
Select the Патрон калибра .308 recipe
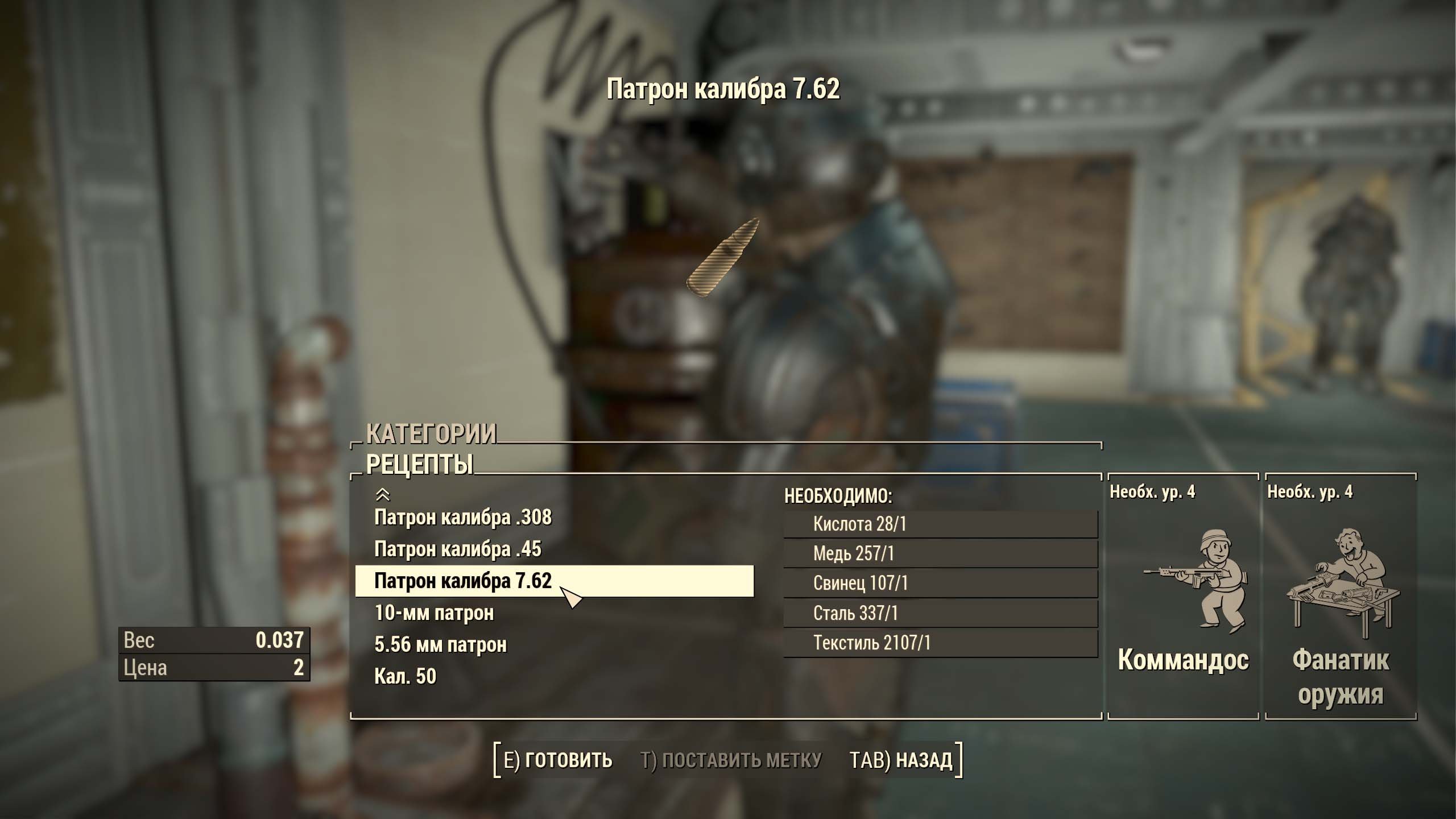coord(463,518)
